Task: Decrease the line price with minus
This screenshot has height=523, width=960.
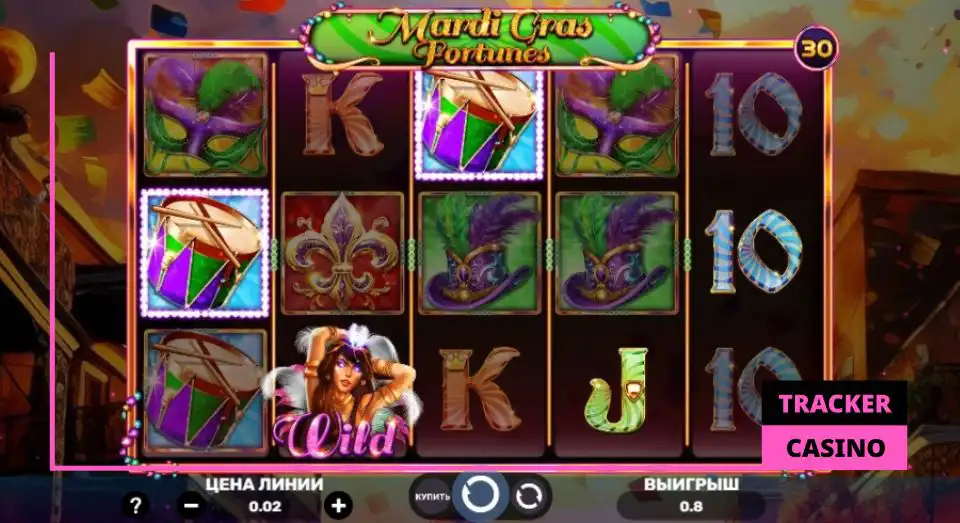Action: pos(192,505)
